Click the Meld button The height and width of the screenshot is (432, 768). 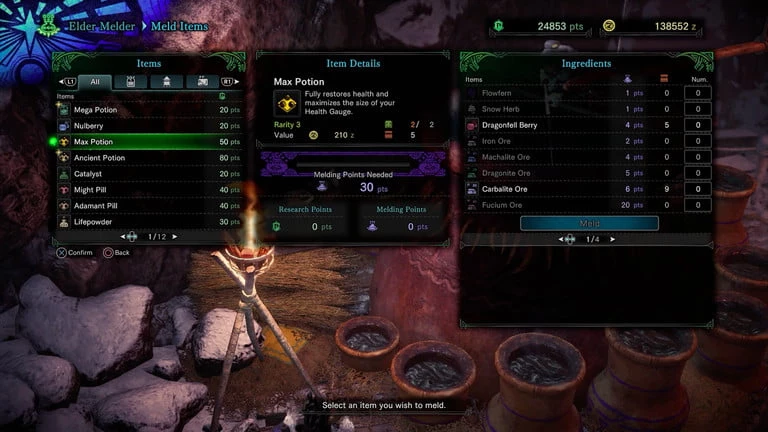click(589, 223)
